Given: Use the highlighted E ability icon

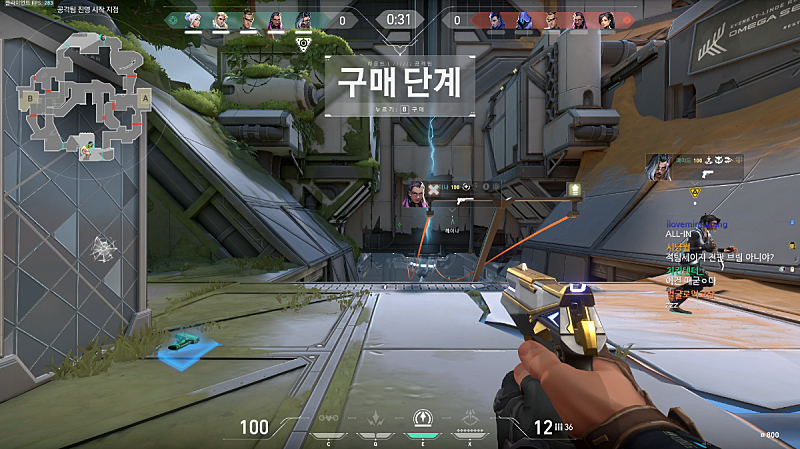Looking at the screenshot, I should (423, 420).
